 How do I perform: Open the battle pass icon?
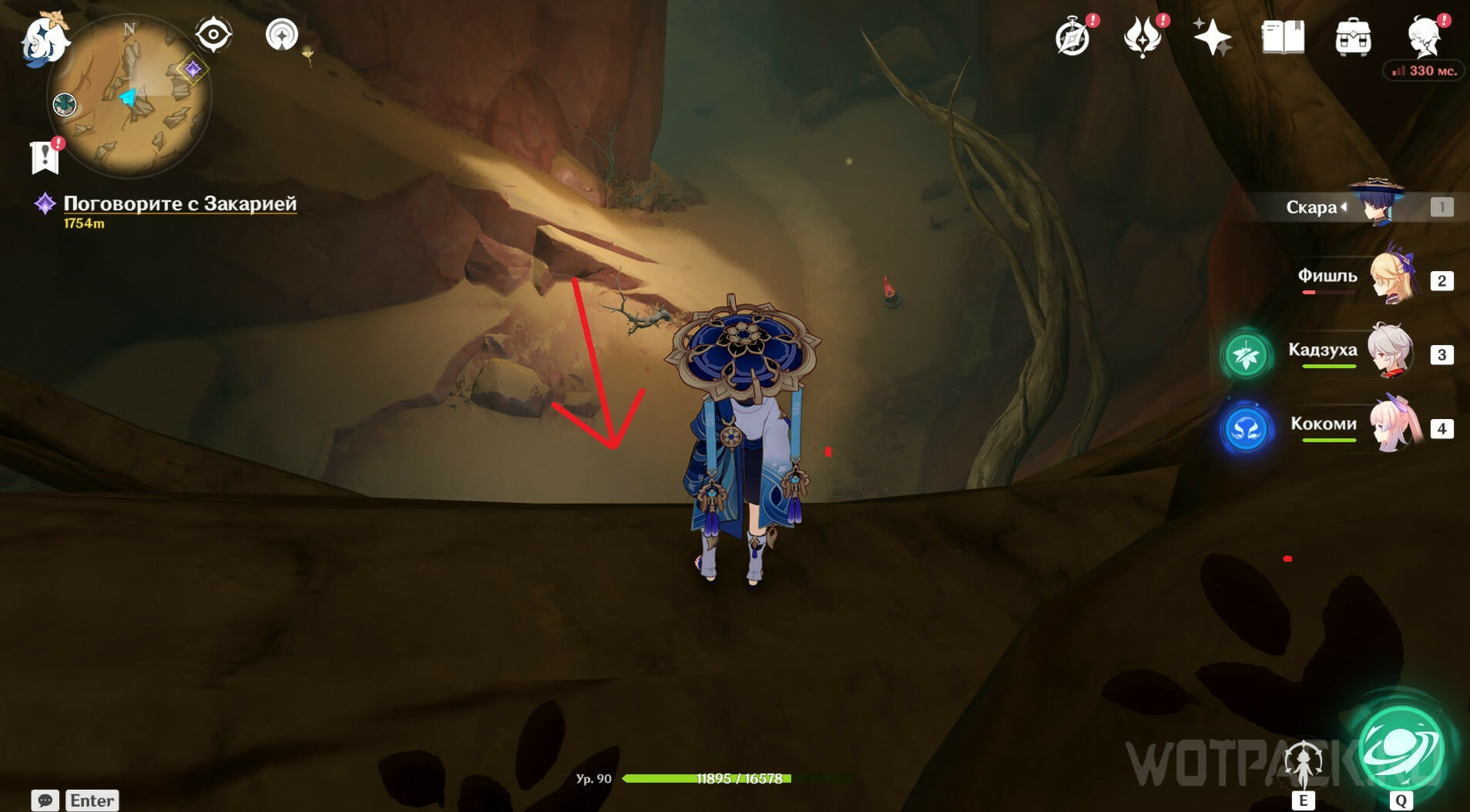click(x=1143, y=37)
